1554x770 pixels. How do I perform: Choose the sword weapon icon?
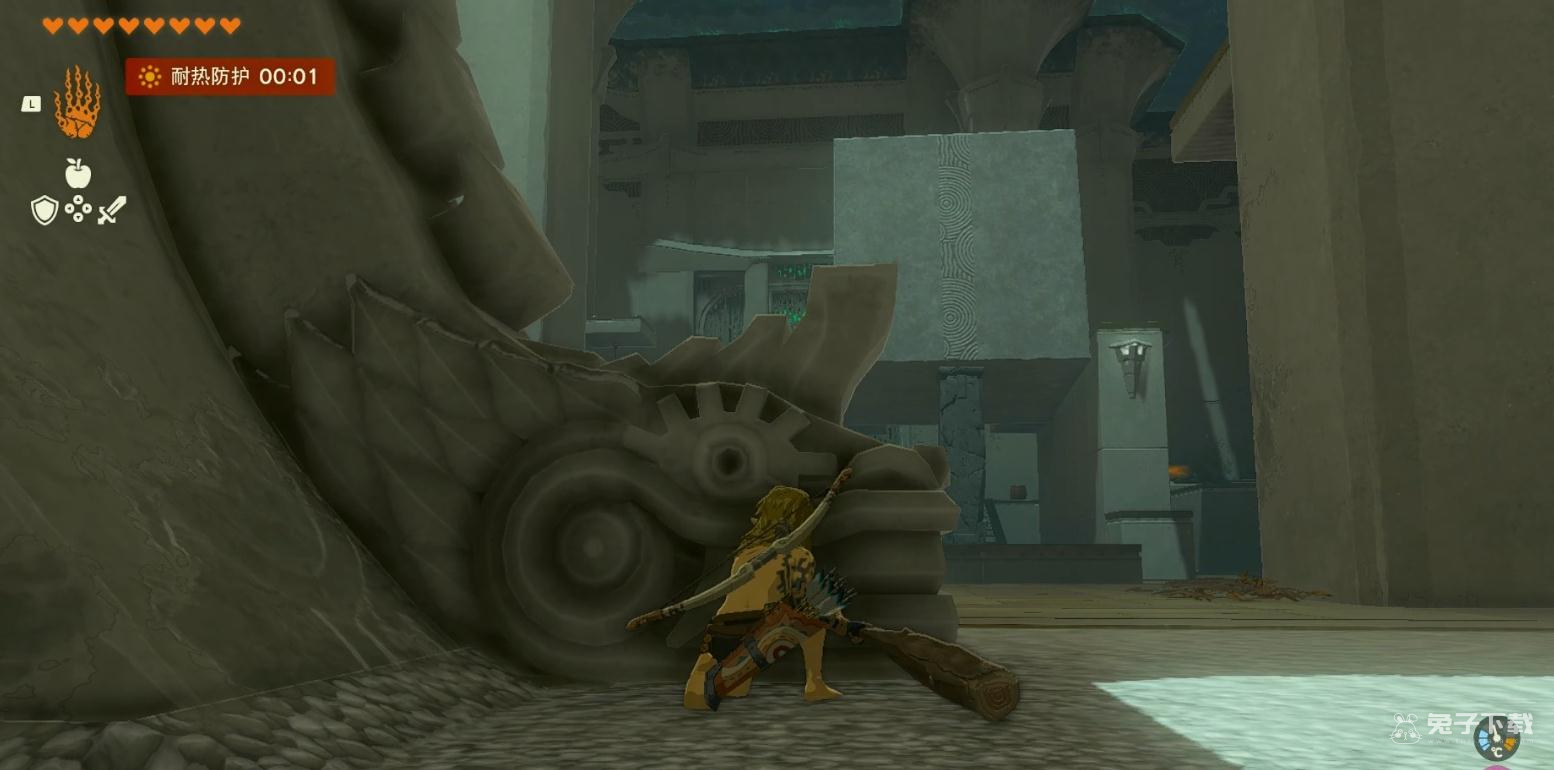tap(112, 210)
